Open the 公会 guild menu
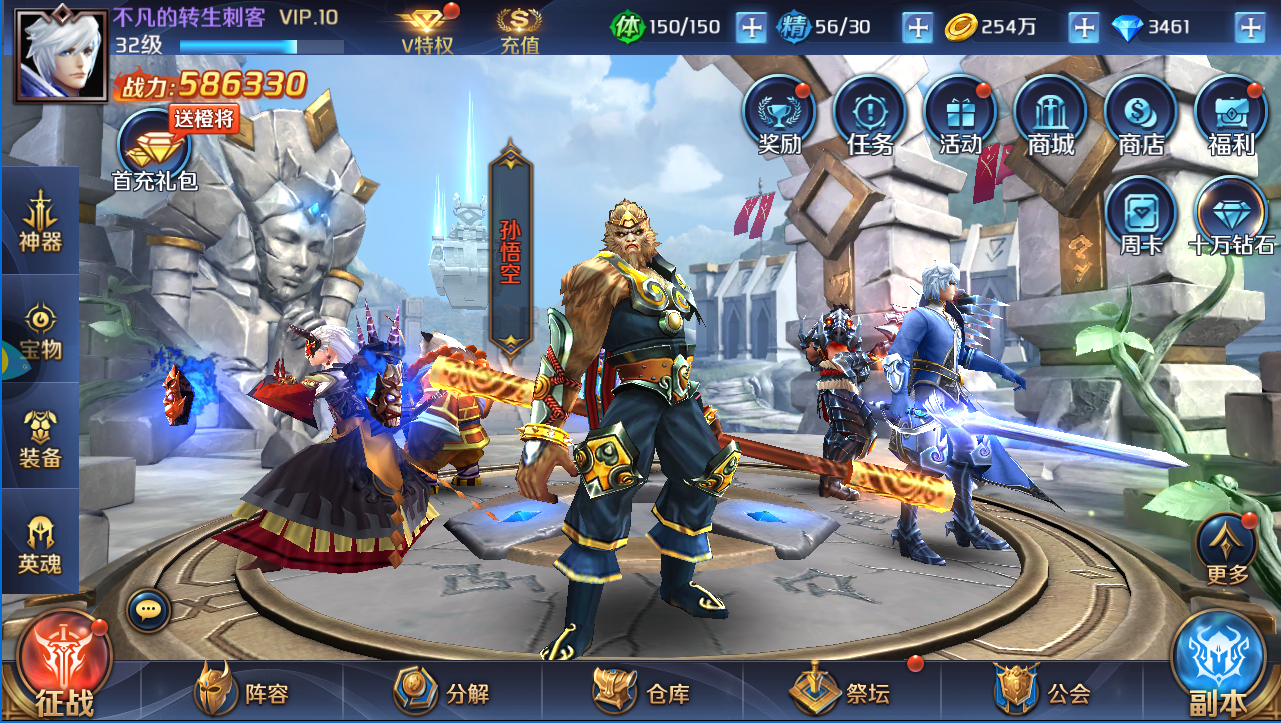 [x=1042, y=691]
